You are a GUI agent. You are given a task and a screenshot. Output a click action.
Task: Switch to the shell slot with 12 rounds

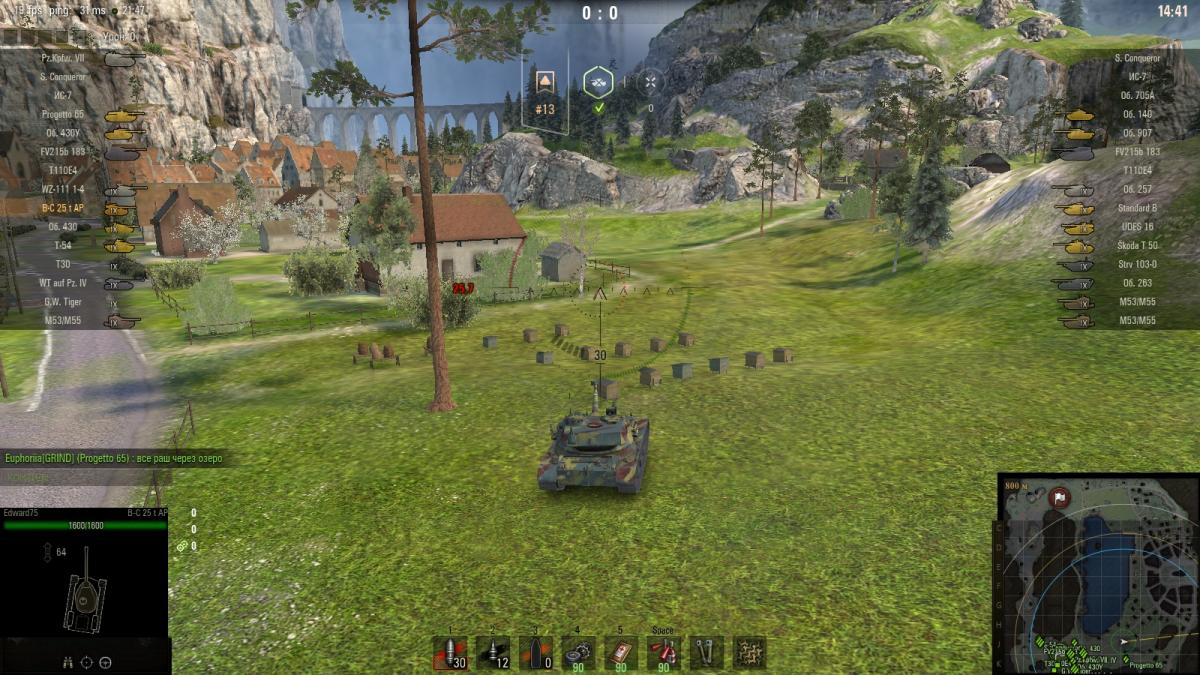(x=492, y=653)
